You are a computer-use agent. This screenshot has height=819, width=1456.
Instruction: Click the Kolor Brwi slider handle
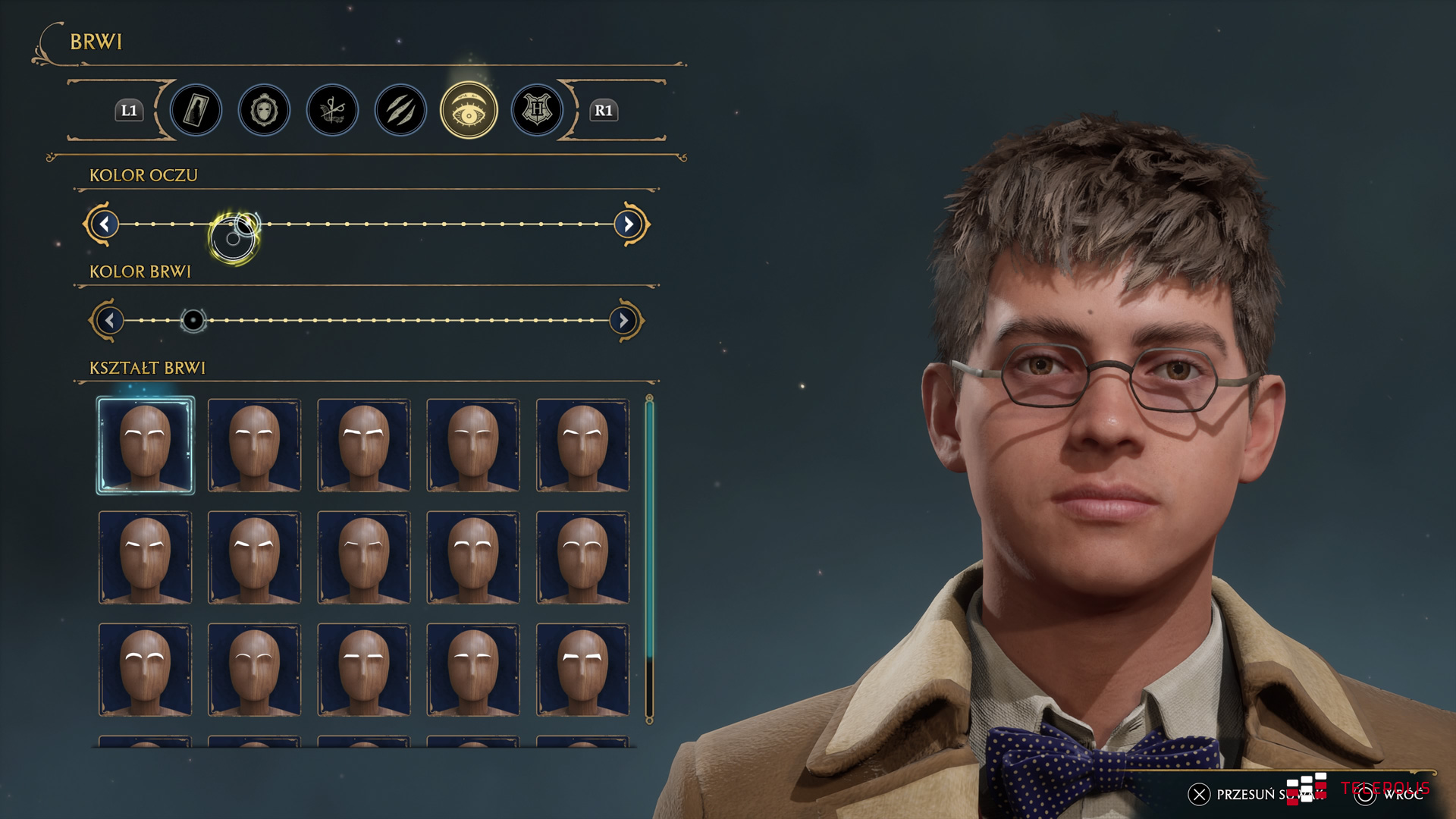pos(193,321)
